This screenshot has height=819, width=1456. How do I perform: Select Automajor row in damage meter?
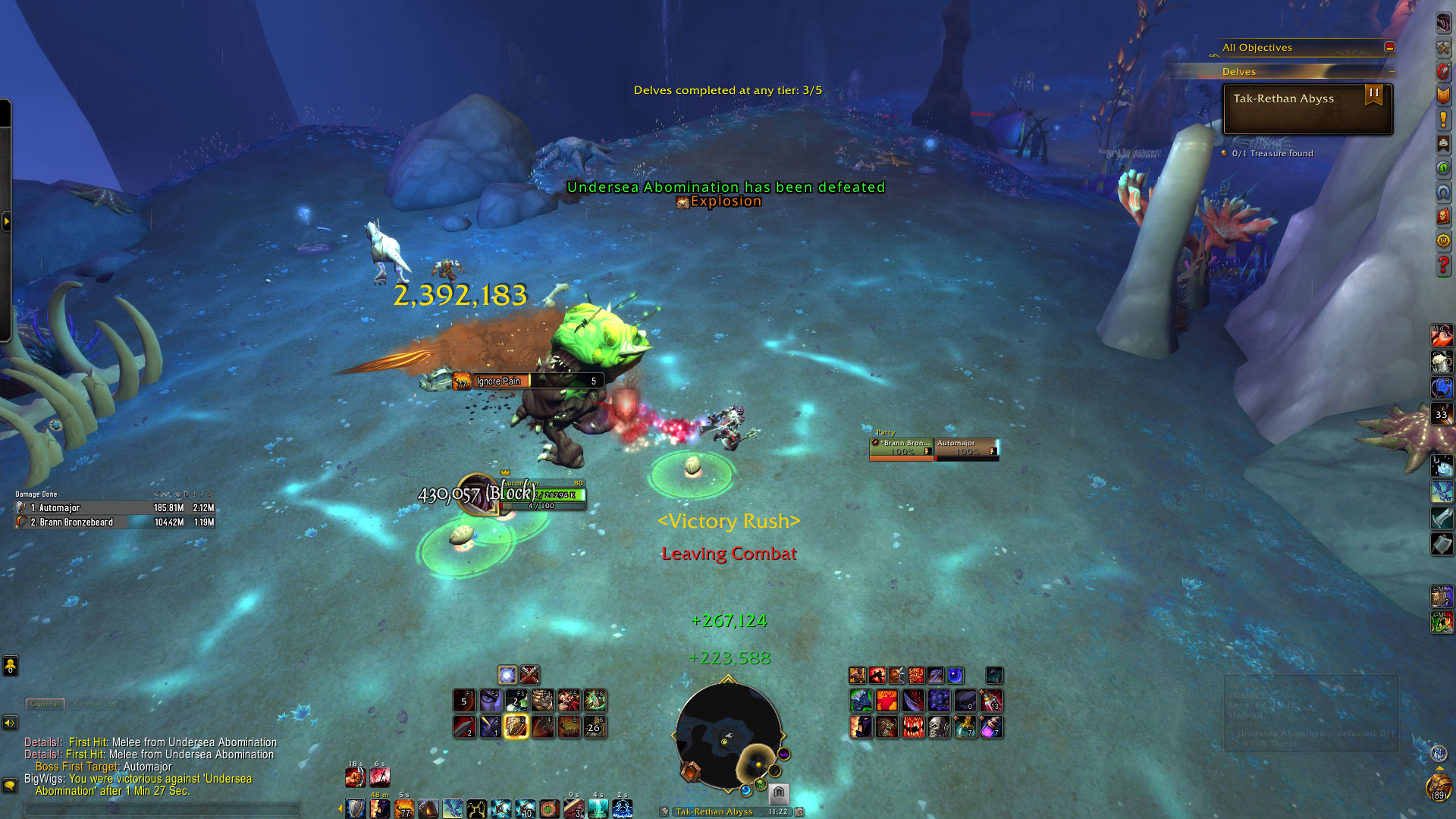[115, 507]
